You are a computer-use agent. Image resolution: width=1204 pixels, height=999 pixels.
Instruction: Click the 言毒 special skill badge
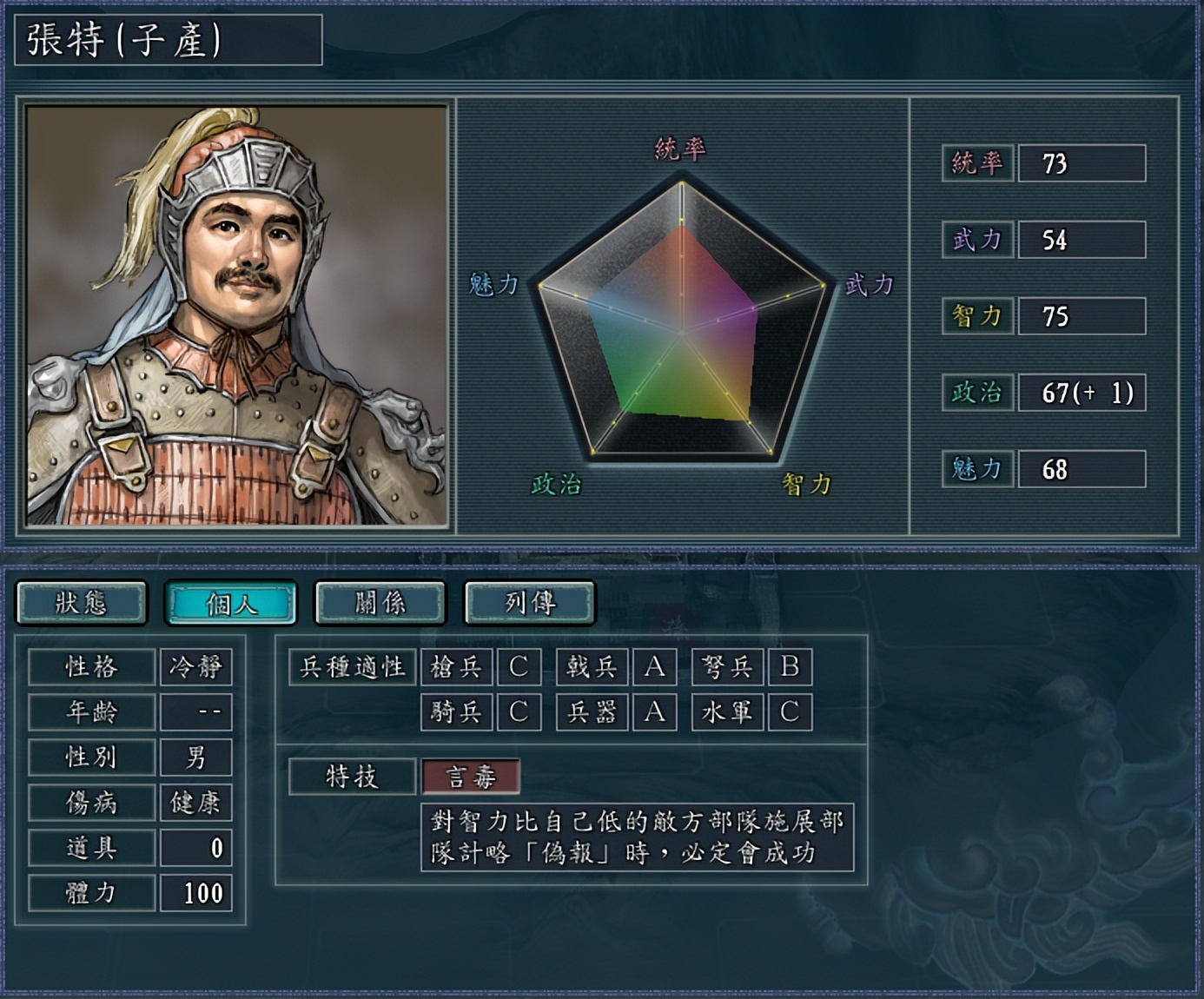469,778
